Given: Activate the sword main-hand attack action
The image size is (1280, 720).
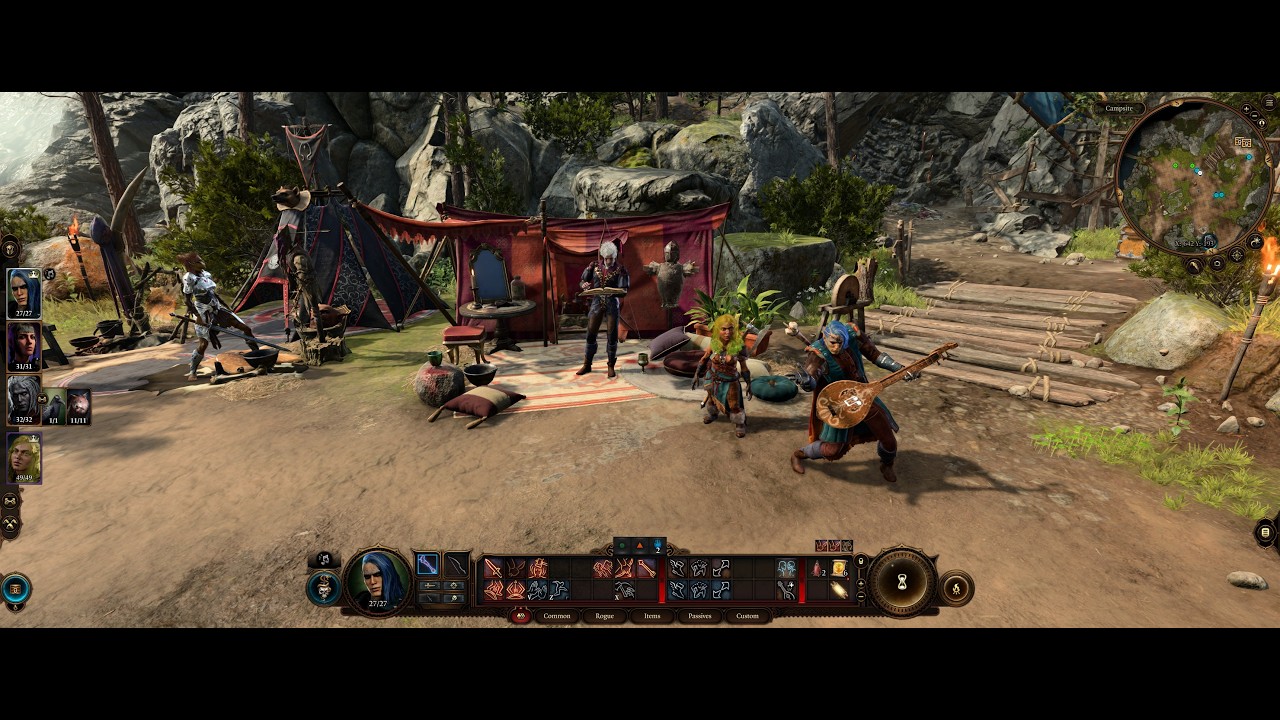Looking at the screenshot, I should click(x=493, y=569).
